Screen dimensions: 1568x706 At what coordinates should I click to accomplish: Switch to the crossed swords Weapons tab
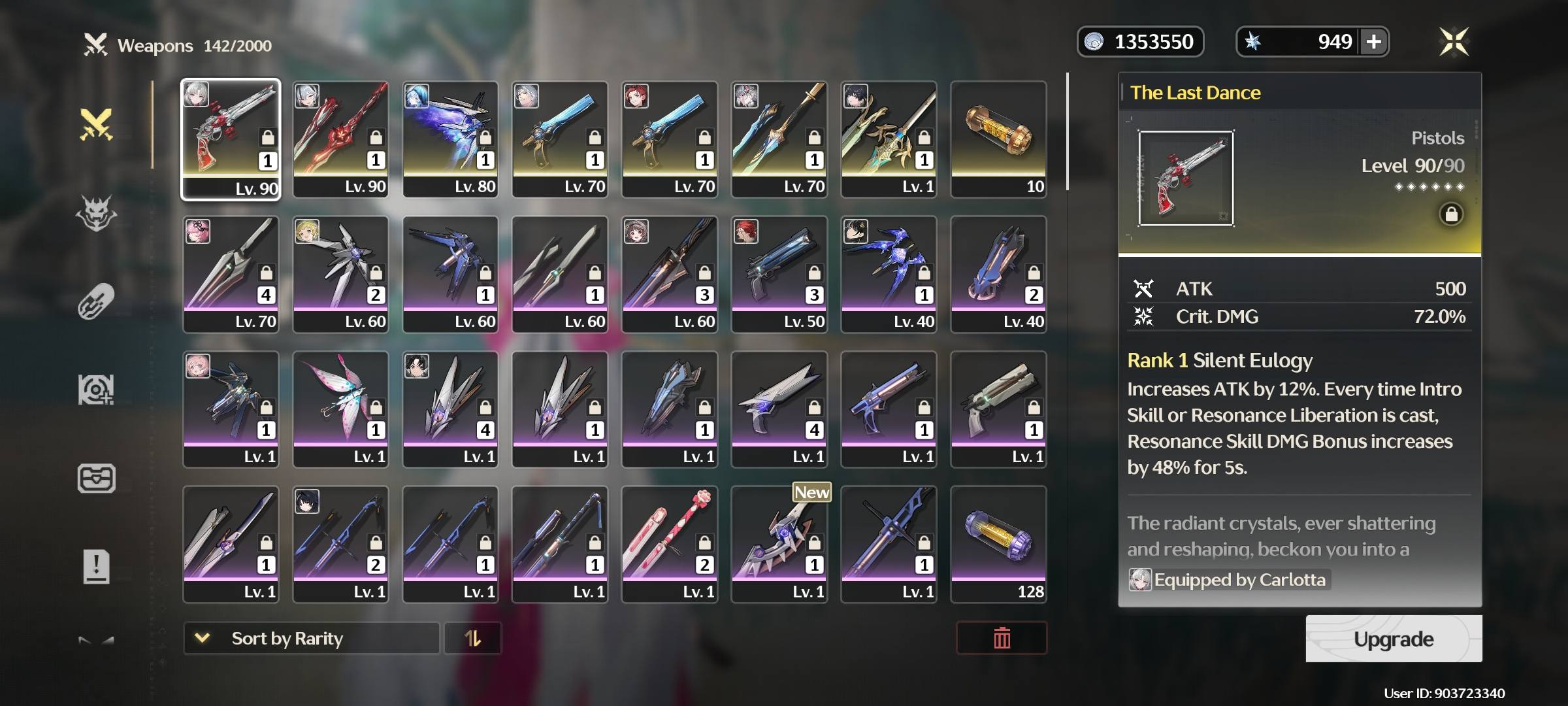tap(96, 124)
